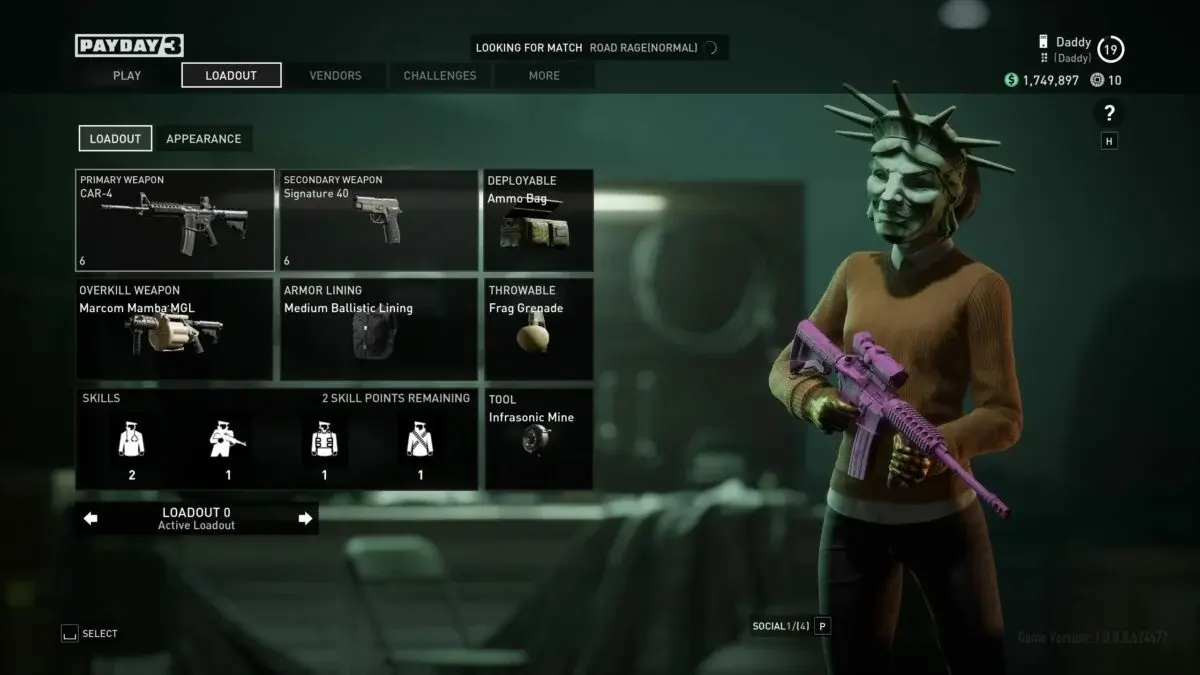Select the Marcom Mamba MGL overkill weapon
The height and width of the screenshot is (675, 1200).
pos(175,329)
